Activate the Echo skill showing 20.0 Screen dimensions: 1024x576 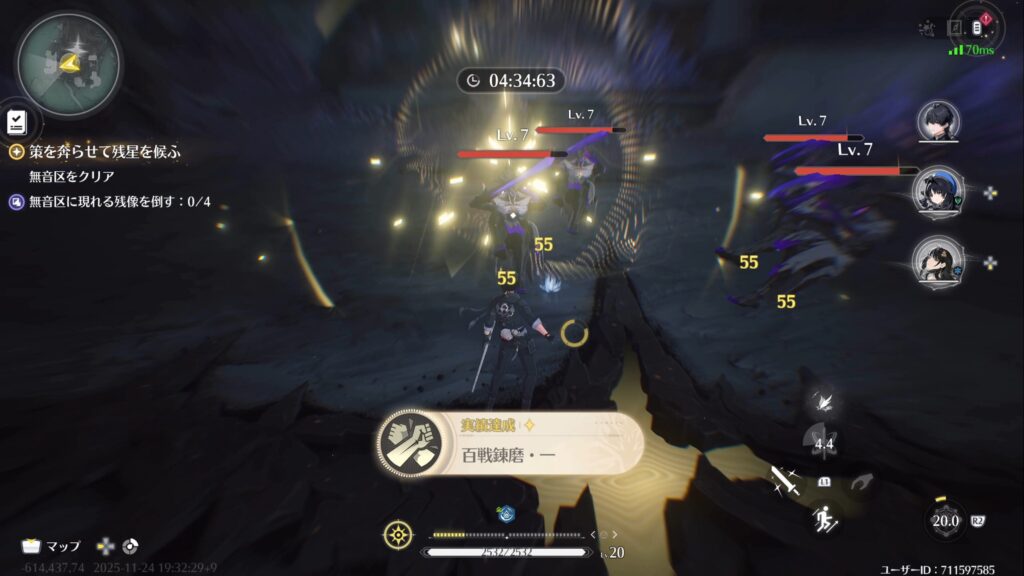click(x=945, y=520)
